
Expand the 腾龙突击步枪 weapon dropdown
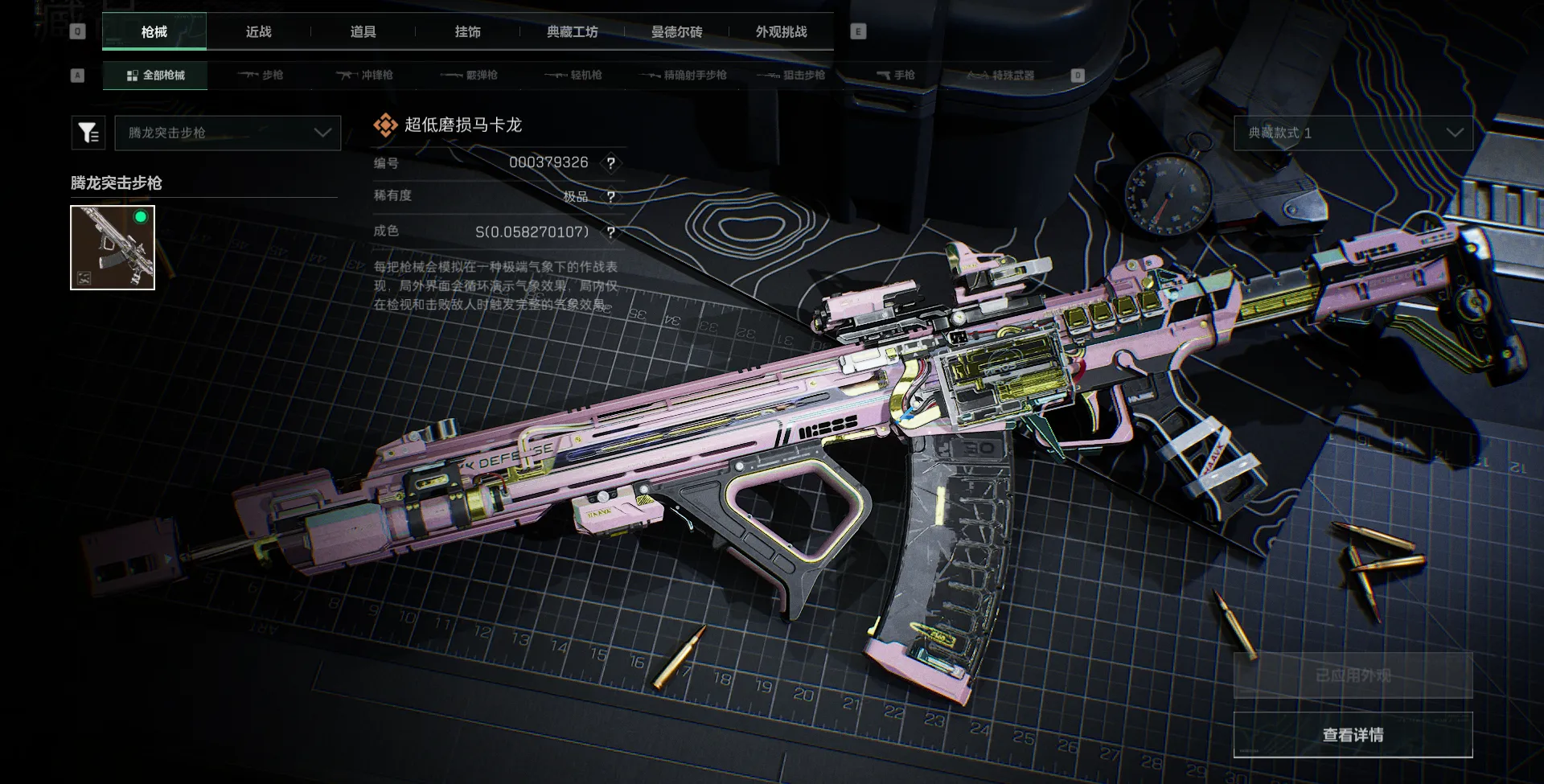click(x=228, y=133)
